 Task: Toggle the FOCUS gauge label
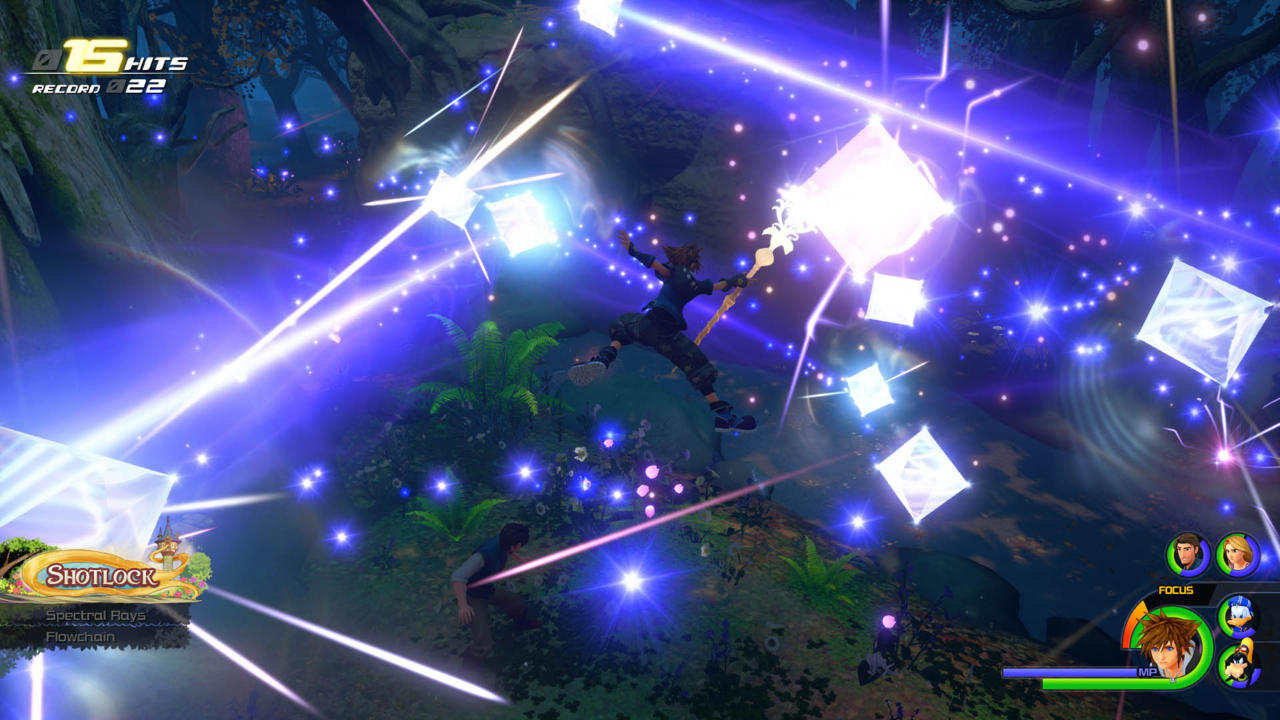pyautogui.click(x=1175, y=590)
